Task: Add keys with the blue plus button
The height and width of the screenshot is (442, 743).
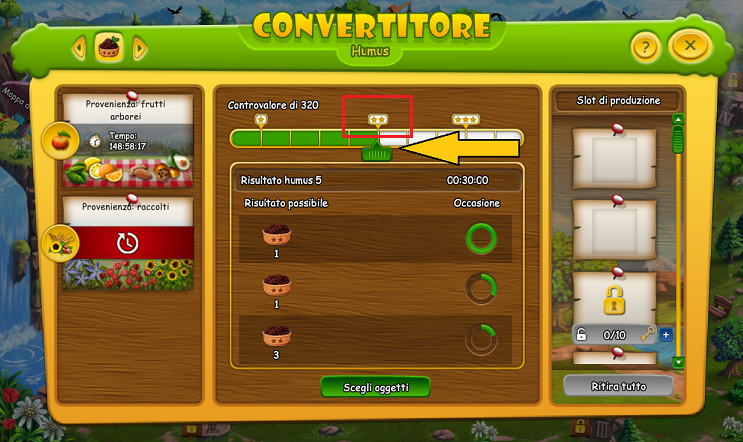Action: pos(666,334)
